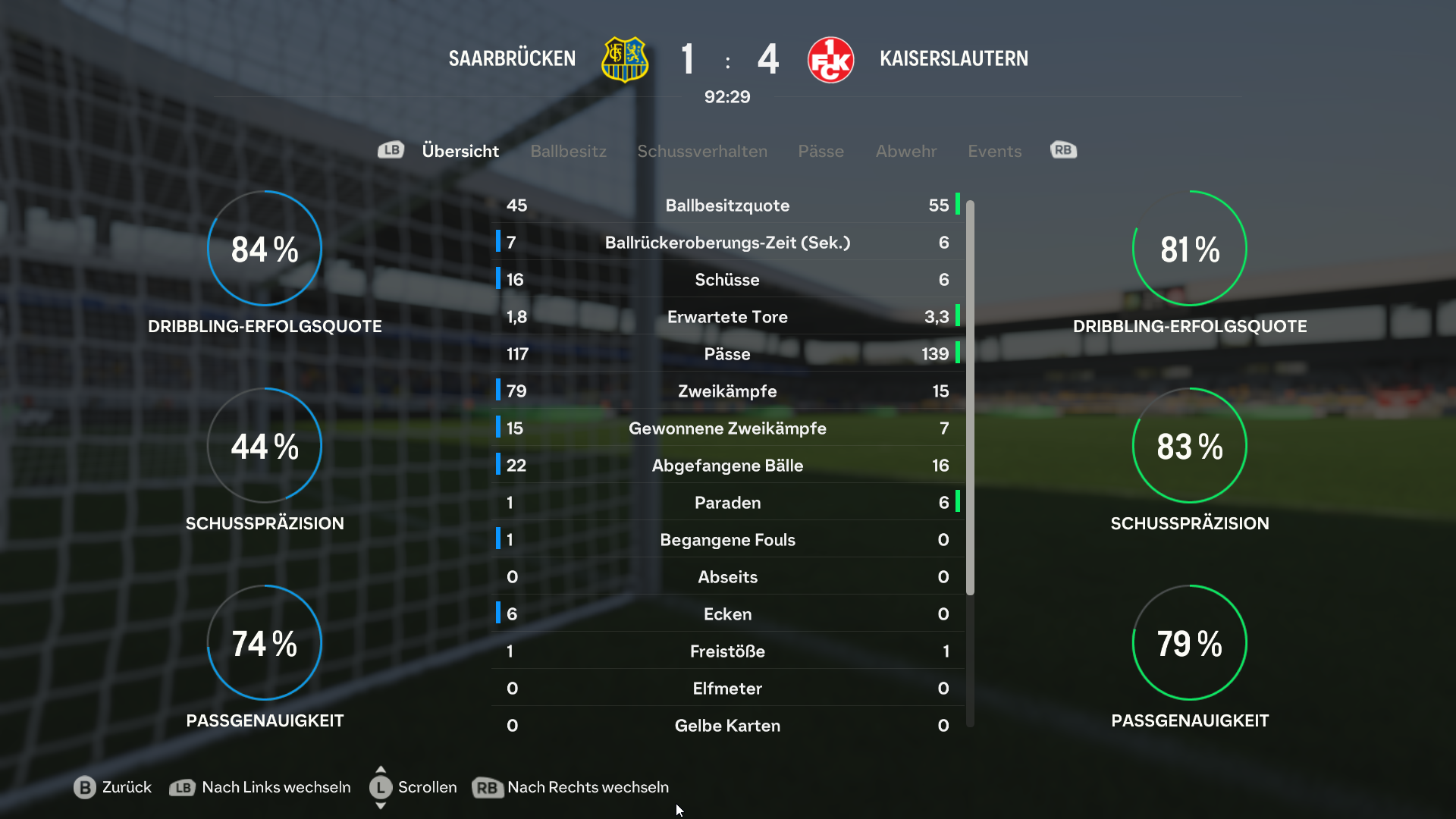The image size is (1456, 819).
Task: Show the Pässe statistics tab
Action: point(821,151)
